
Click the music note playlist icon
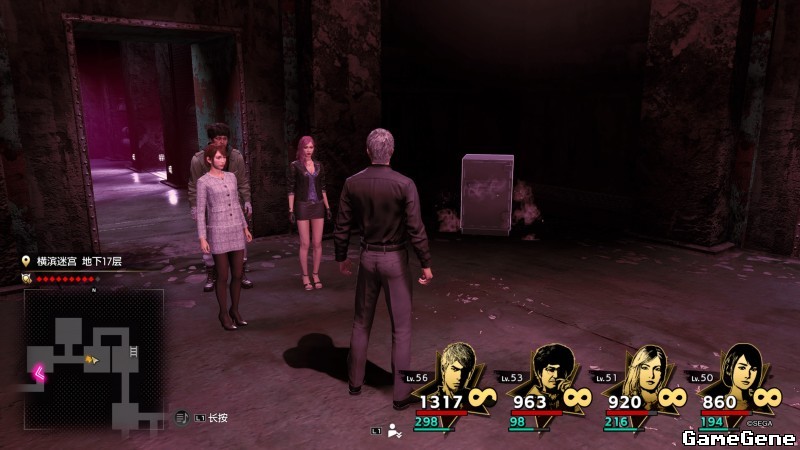tap(182, 416)
